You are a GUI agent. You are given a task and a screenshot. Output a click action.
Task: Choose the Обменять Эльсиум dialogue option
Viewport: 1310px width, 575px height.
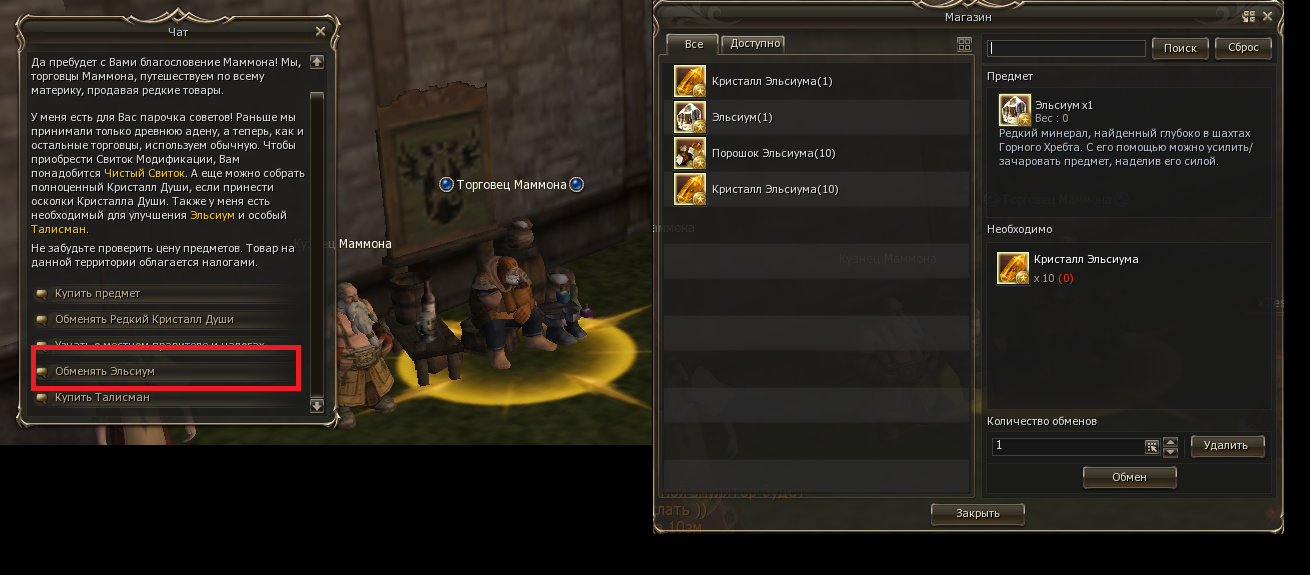pyautogui.click(x=105, y=372)
